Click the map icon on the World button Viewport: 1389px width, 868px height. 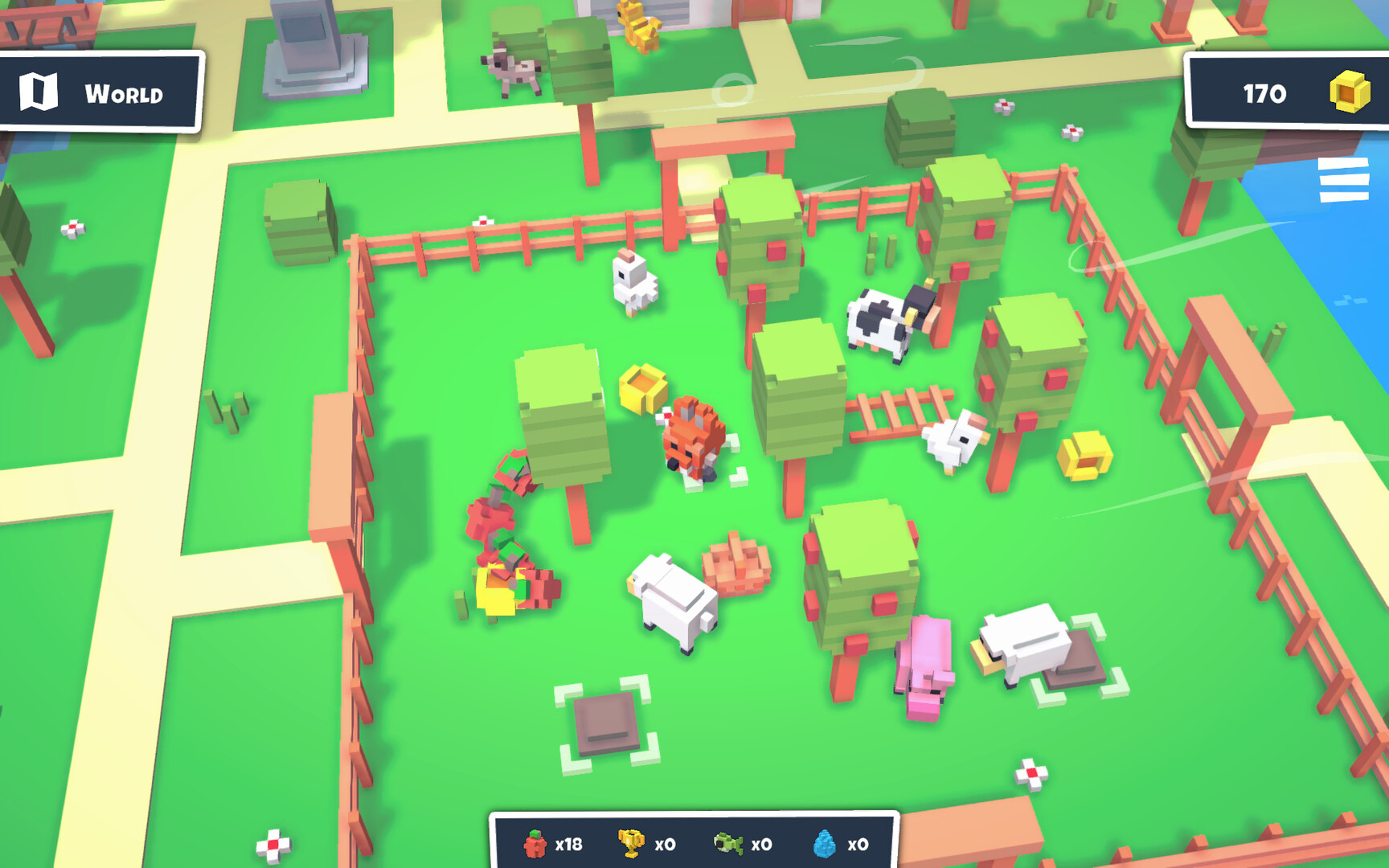(40, 92)
